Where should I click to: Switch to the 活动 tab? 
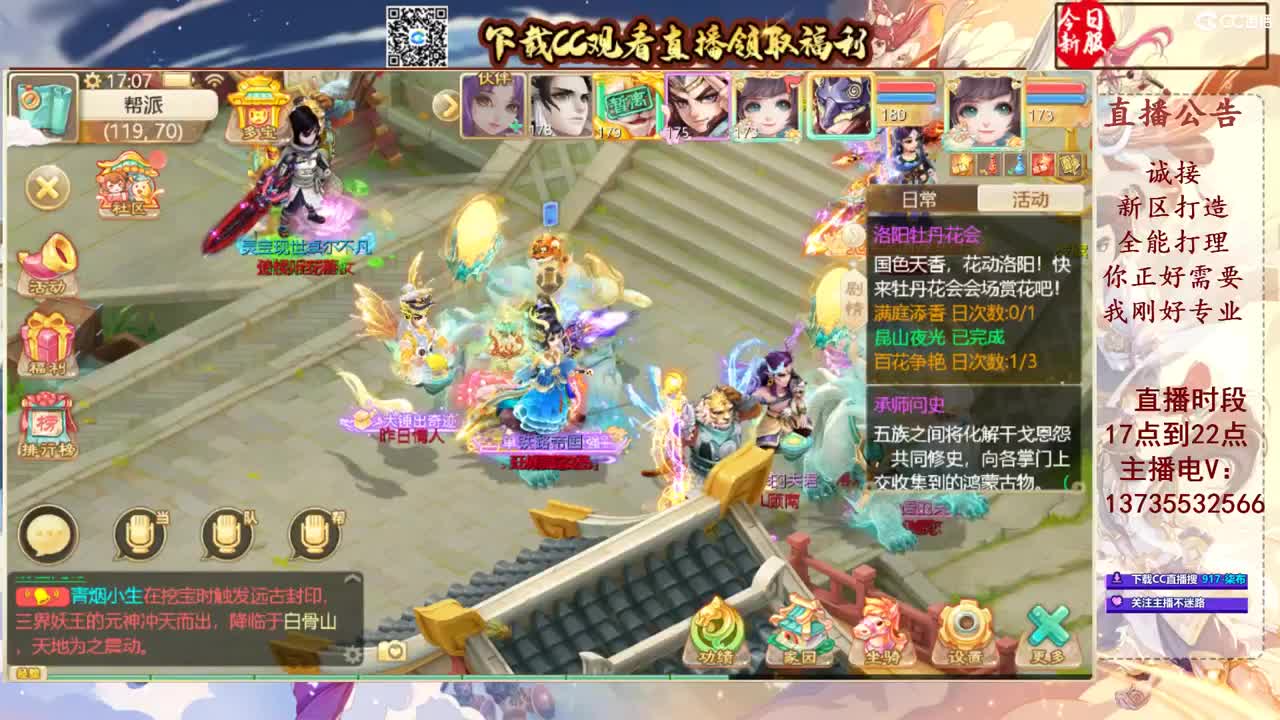click(x=1032, y=199)
